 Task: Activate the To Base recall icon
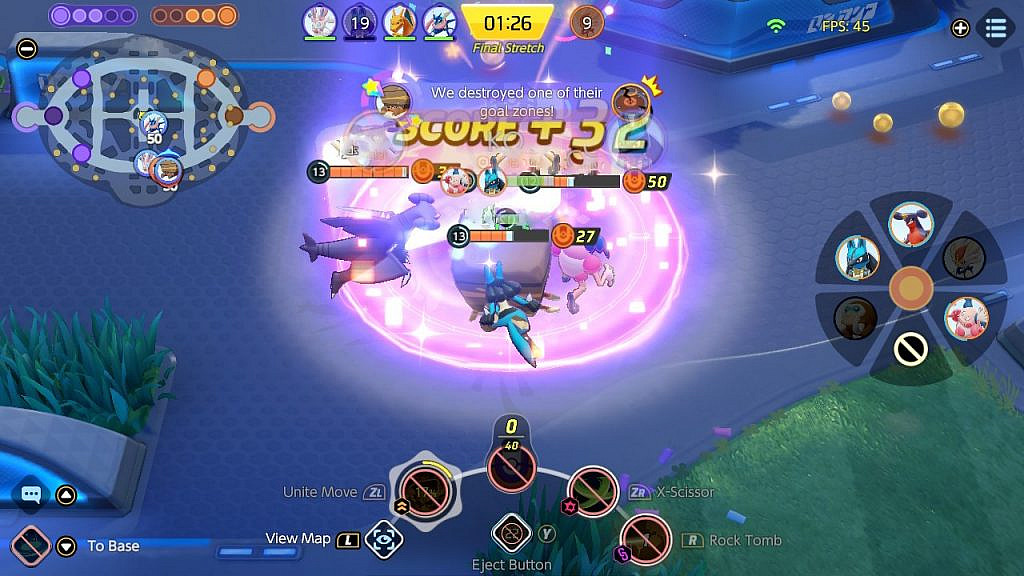tap(32, 545)
